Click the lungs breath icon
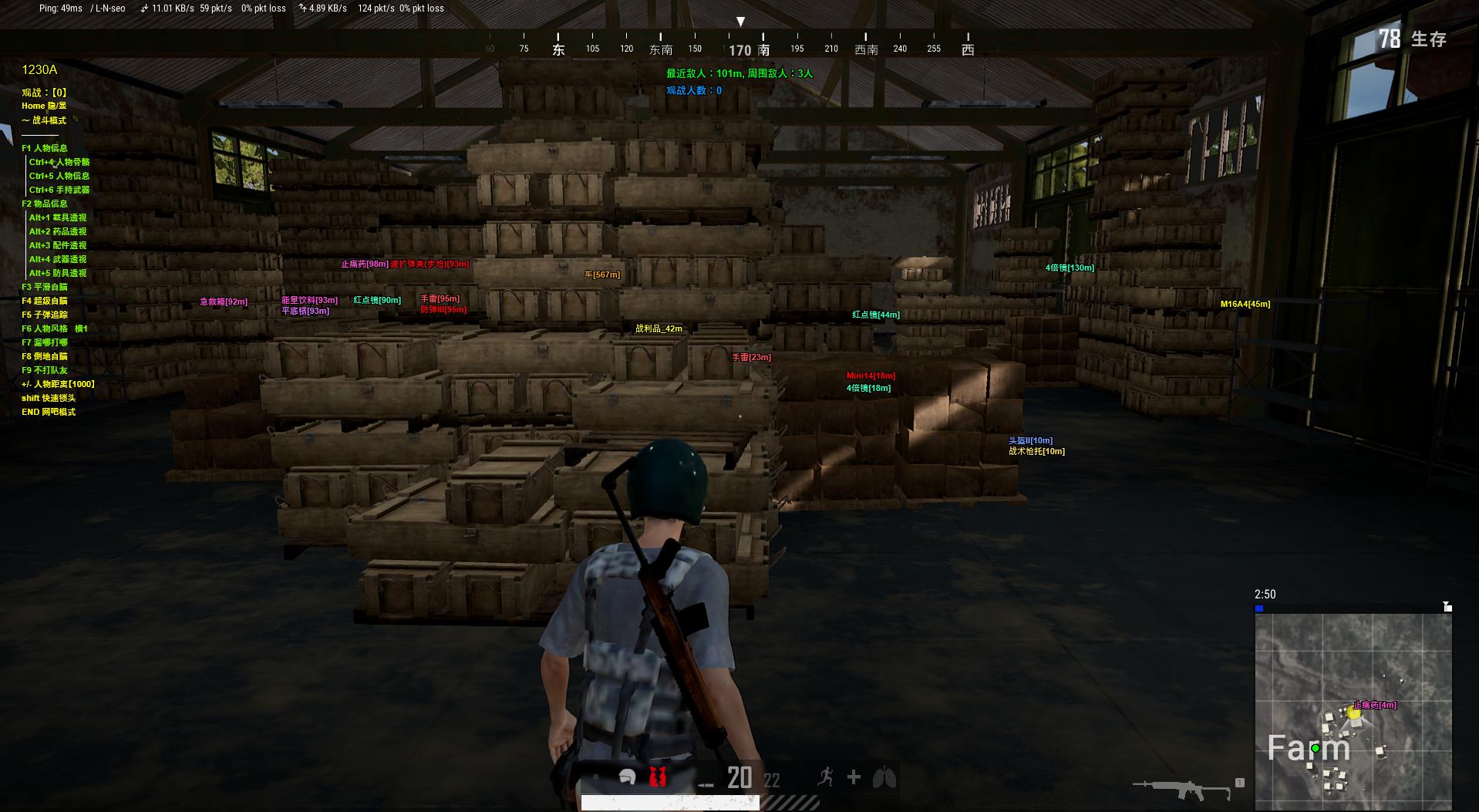The height and width of the screenshot is (812, 1479). 884,777
